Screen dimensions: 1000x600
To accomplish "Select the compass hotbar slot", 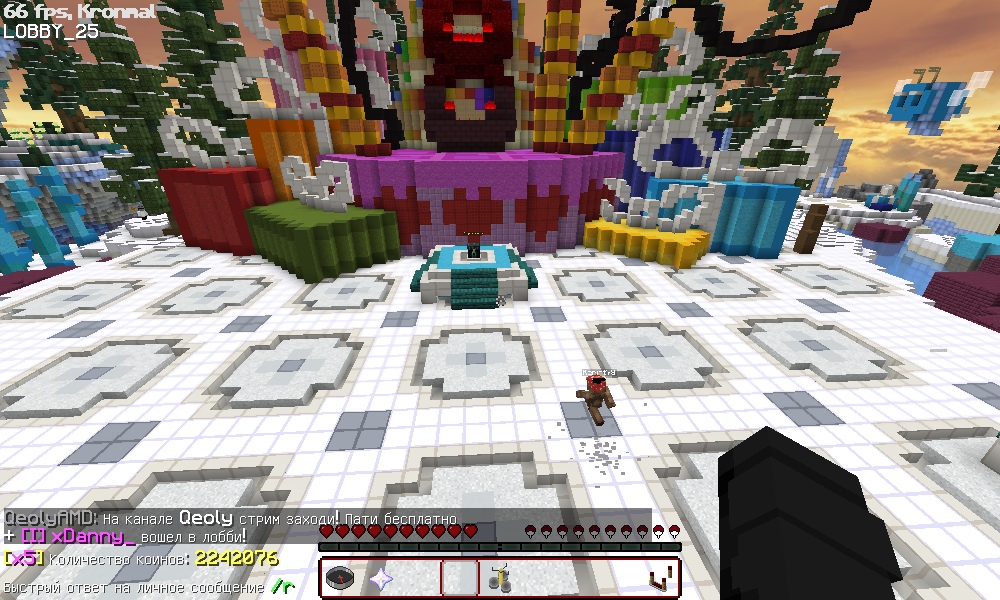I will [x=341, y=578].
